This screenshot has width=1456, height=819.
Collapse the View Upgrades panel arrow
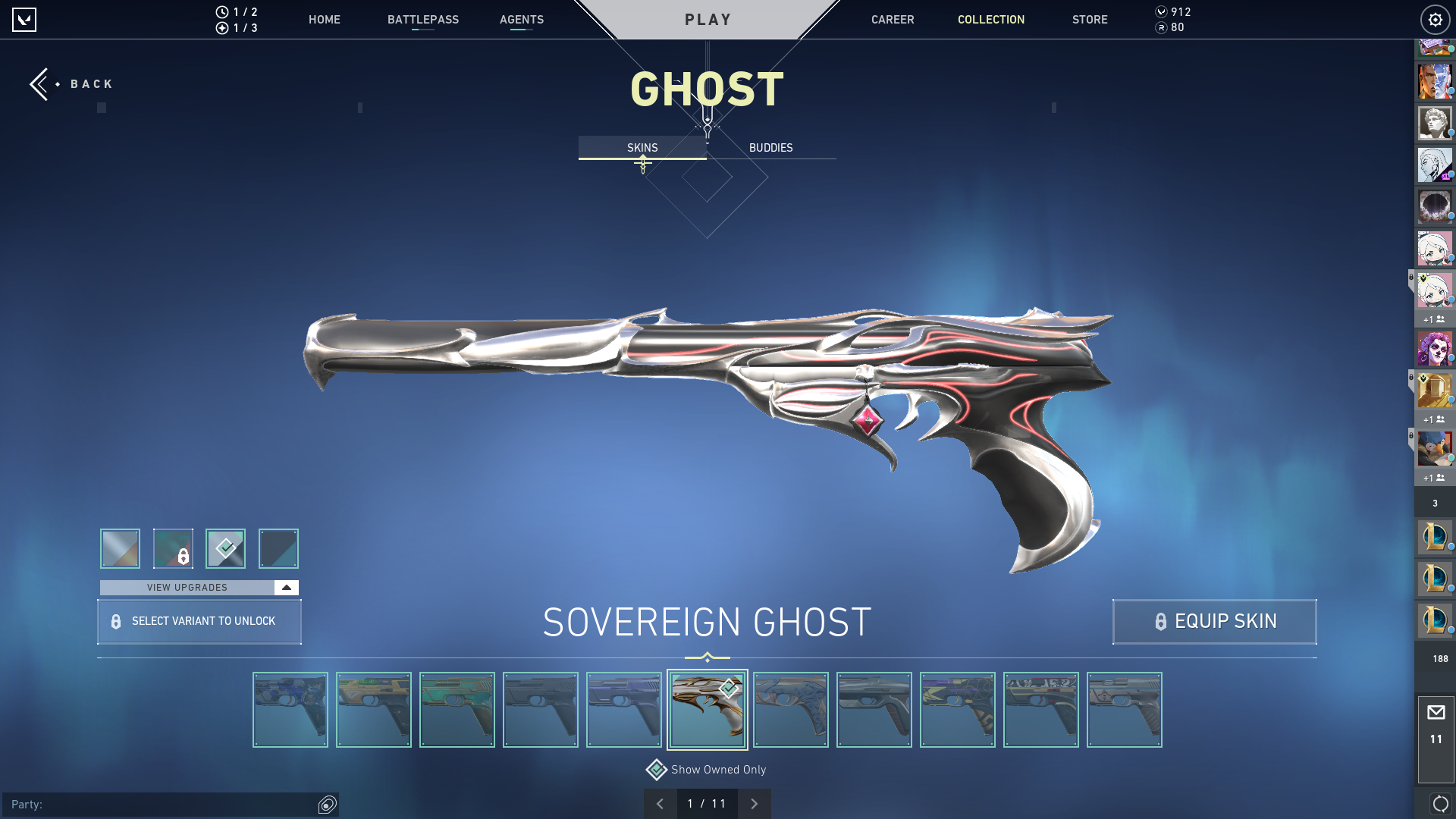click(x=285, y=587)
